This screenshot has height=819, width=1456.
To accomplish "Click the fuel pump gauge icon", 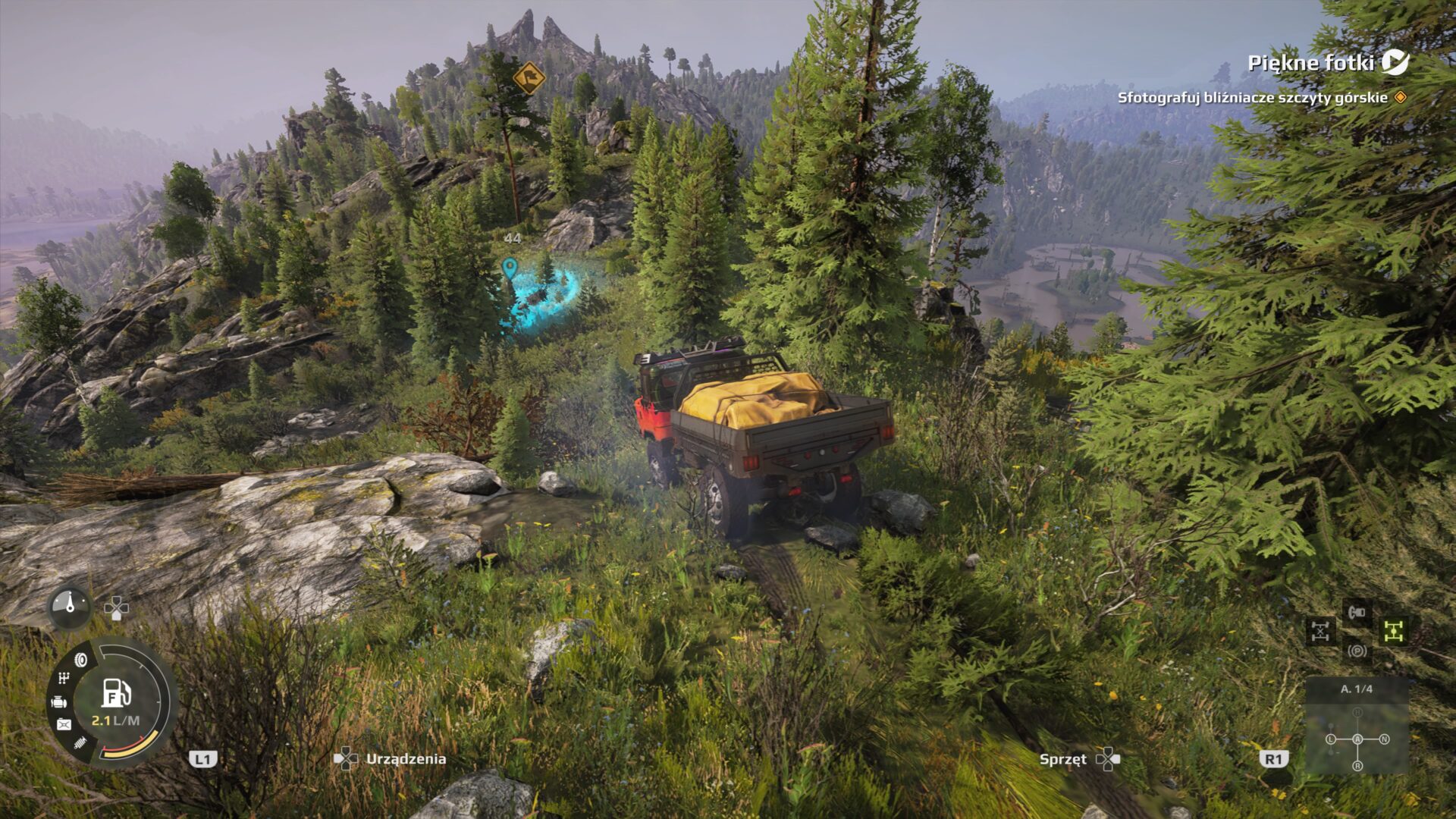I will tap(116, 692).
